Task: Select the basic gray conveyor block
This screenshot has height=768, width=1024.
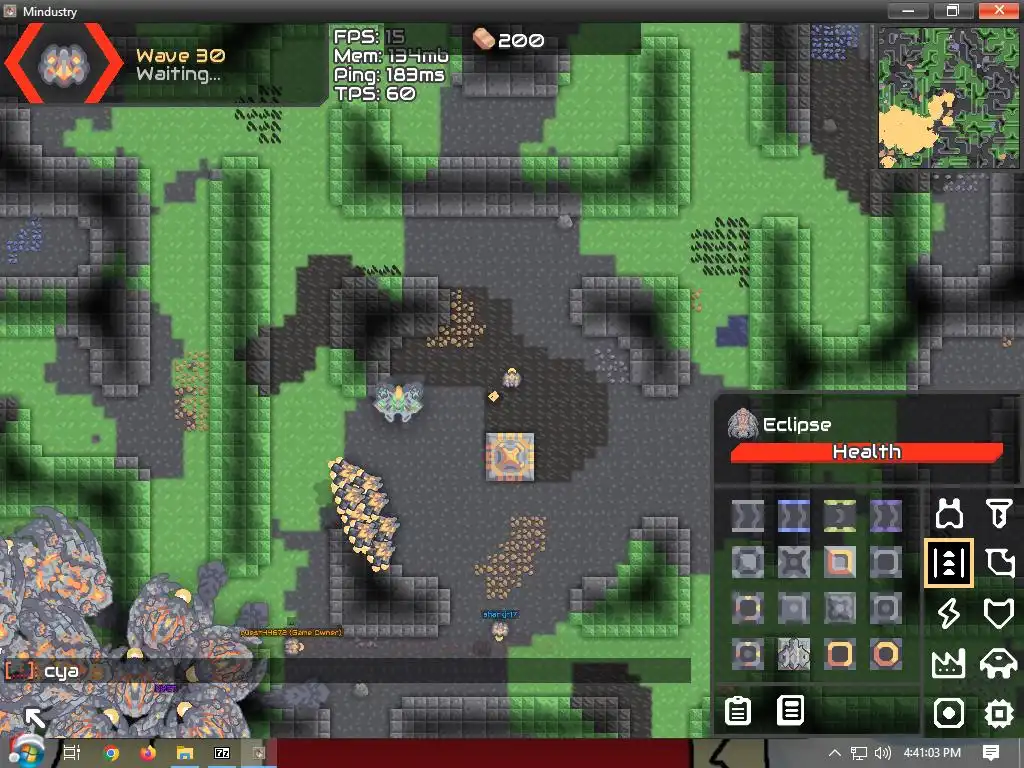Action: 747,516
